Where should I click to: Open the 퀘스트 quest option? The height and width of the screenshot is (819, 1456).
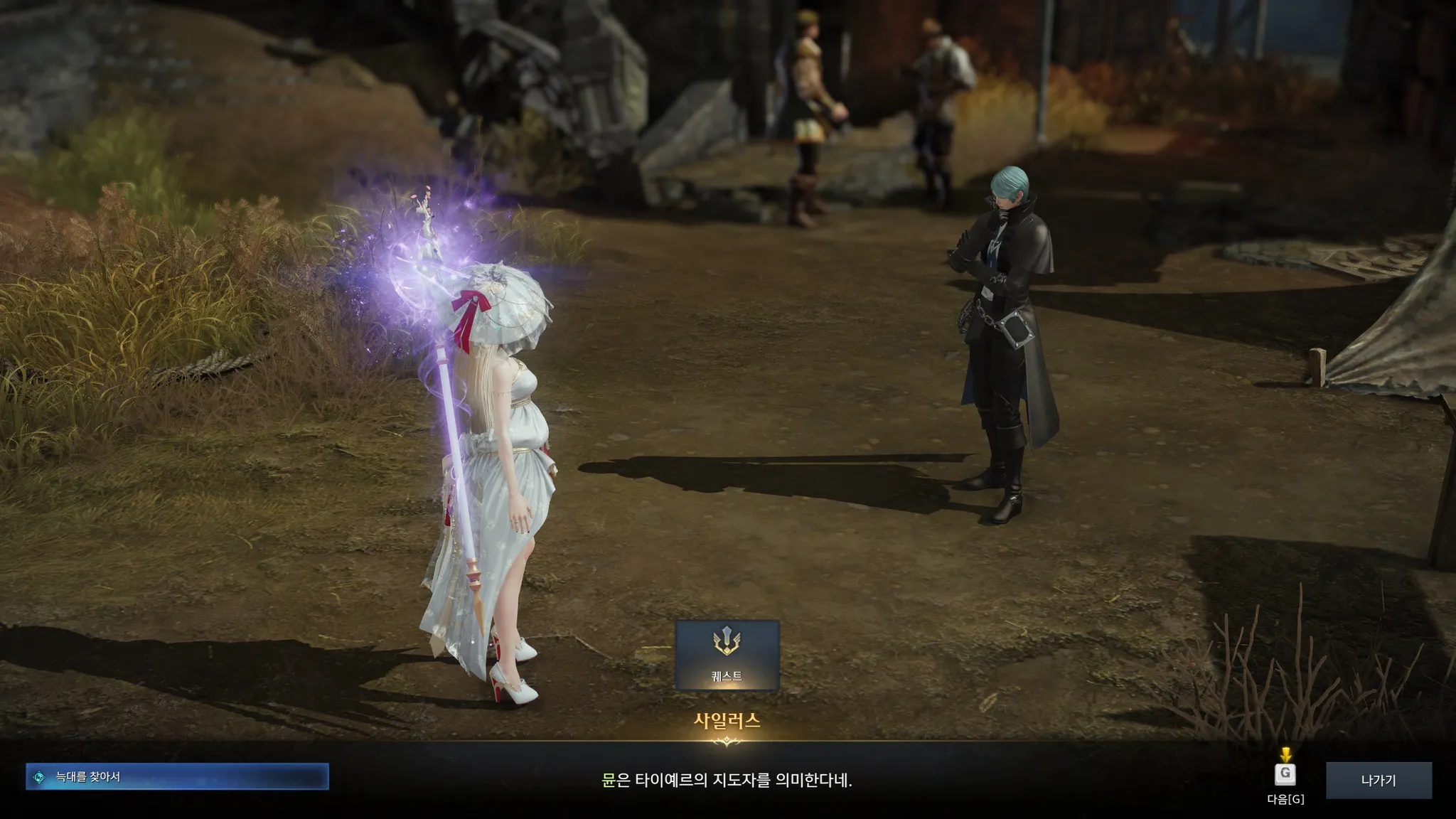point(727,655)
